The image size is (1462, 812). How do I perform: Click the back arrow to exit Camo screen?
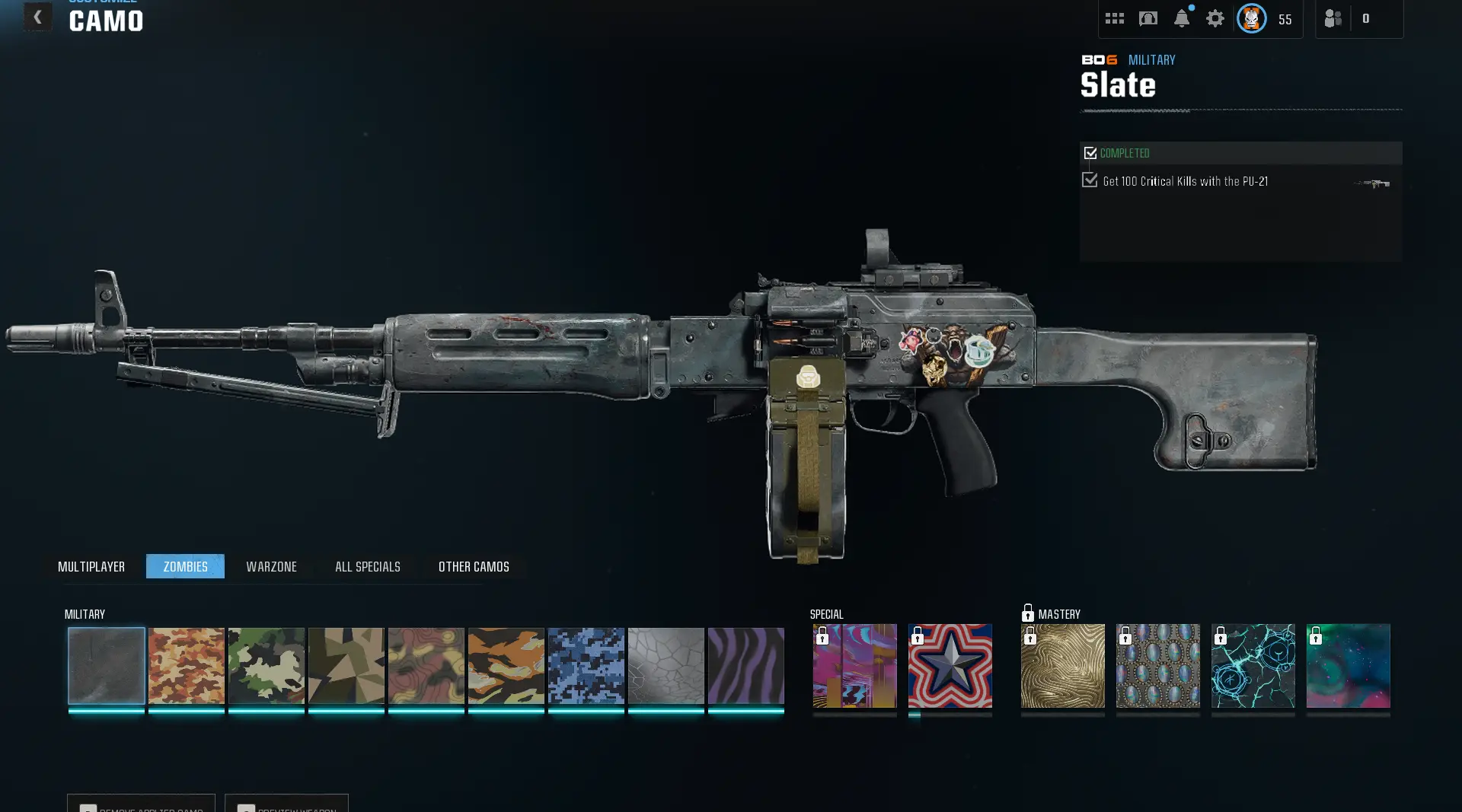click(37, 17)
